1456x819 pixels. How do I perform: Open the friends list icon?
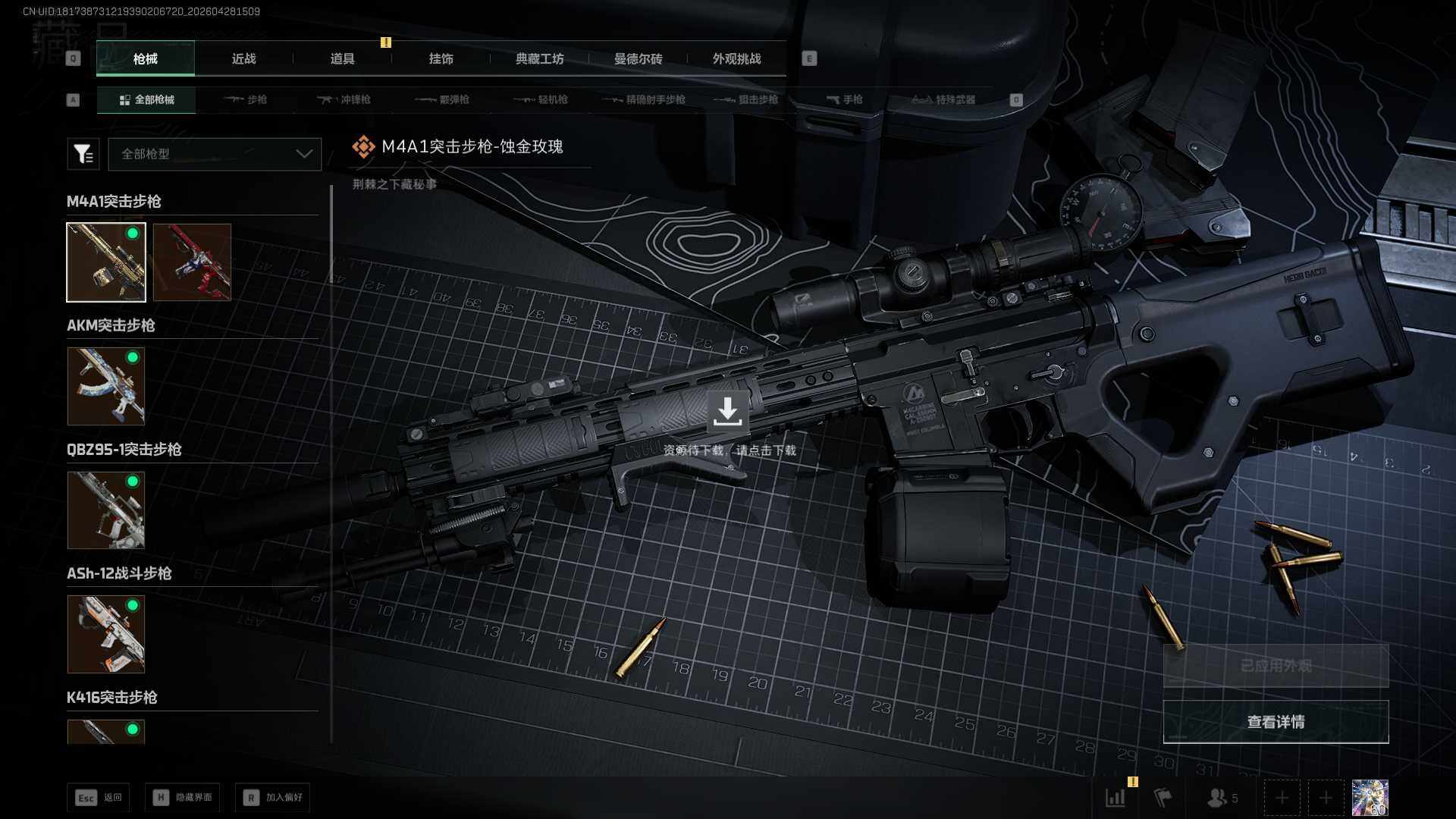coord(1221,798)
